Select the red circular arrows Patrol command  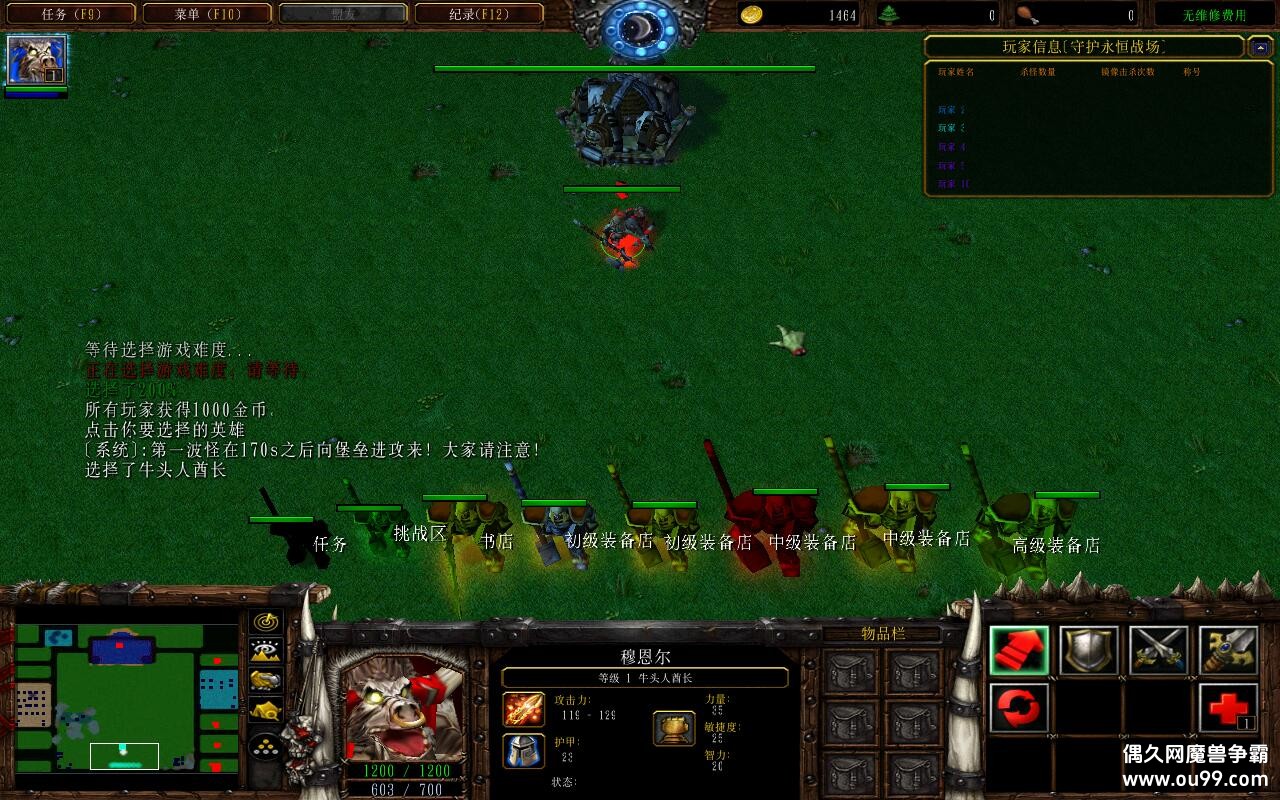click(1019, 708)
